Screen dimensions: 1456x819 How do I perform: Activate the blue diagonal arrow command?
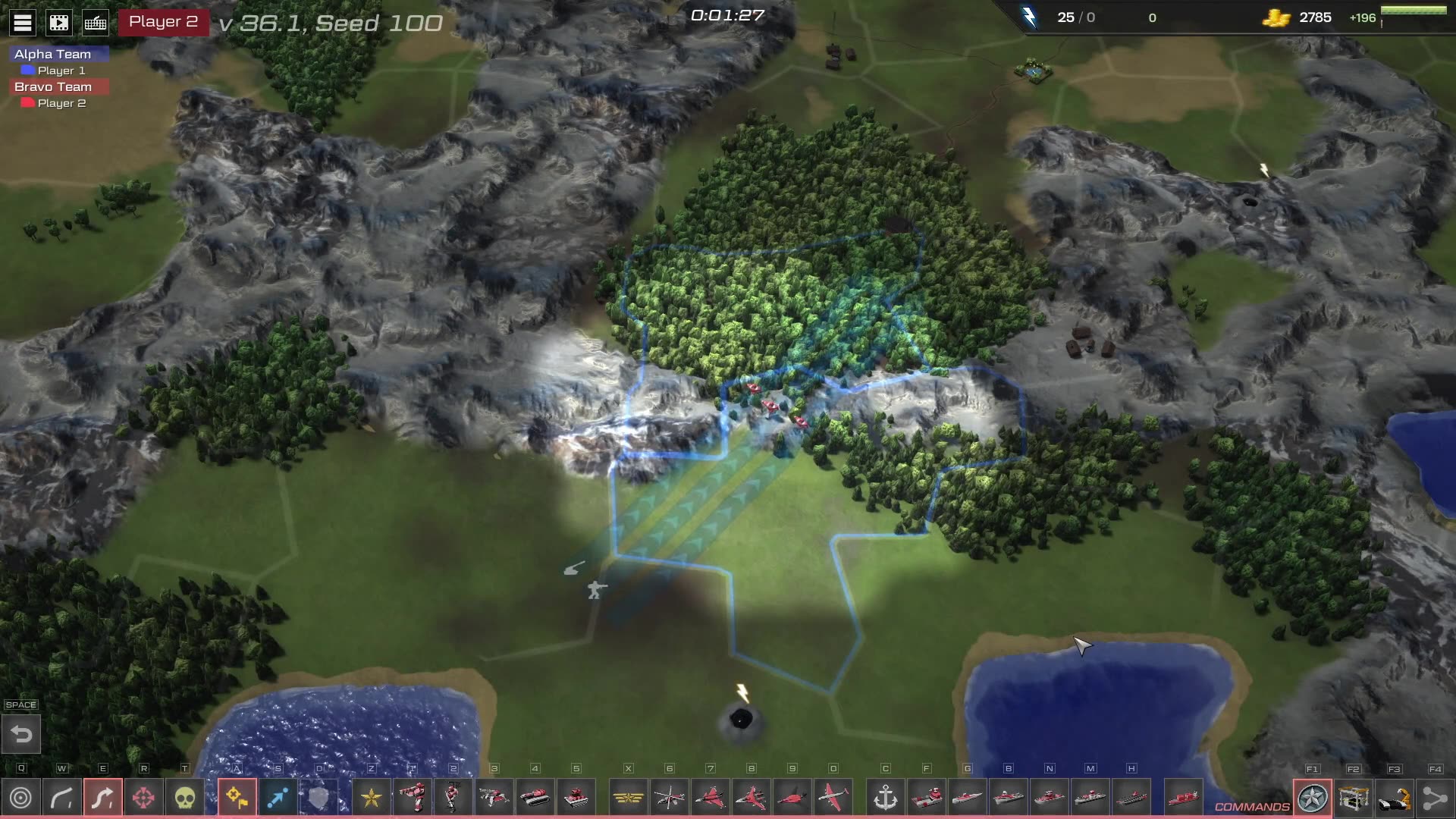coord(278,798)
